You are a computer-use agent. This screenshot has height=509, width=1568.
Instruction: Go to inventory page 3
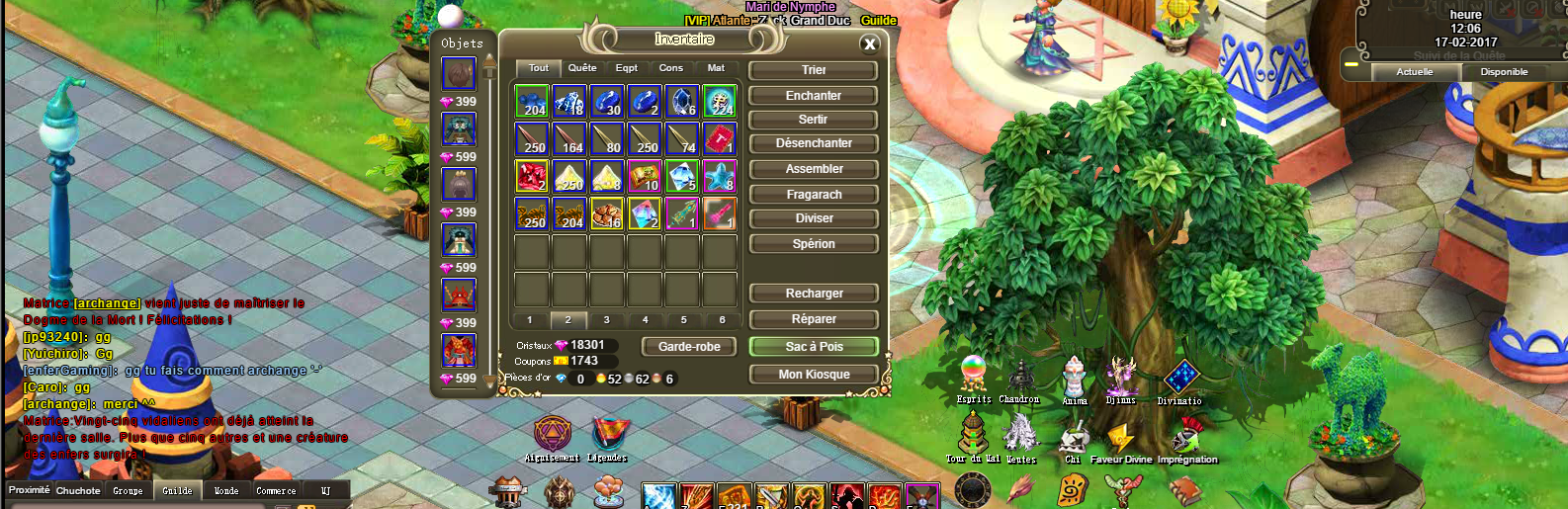click(606, 320)
